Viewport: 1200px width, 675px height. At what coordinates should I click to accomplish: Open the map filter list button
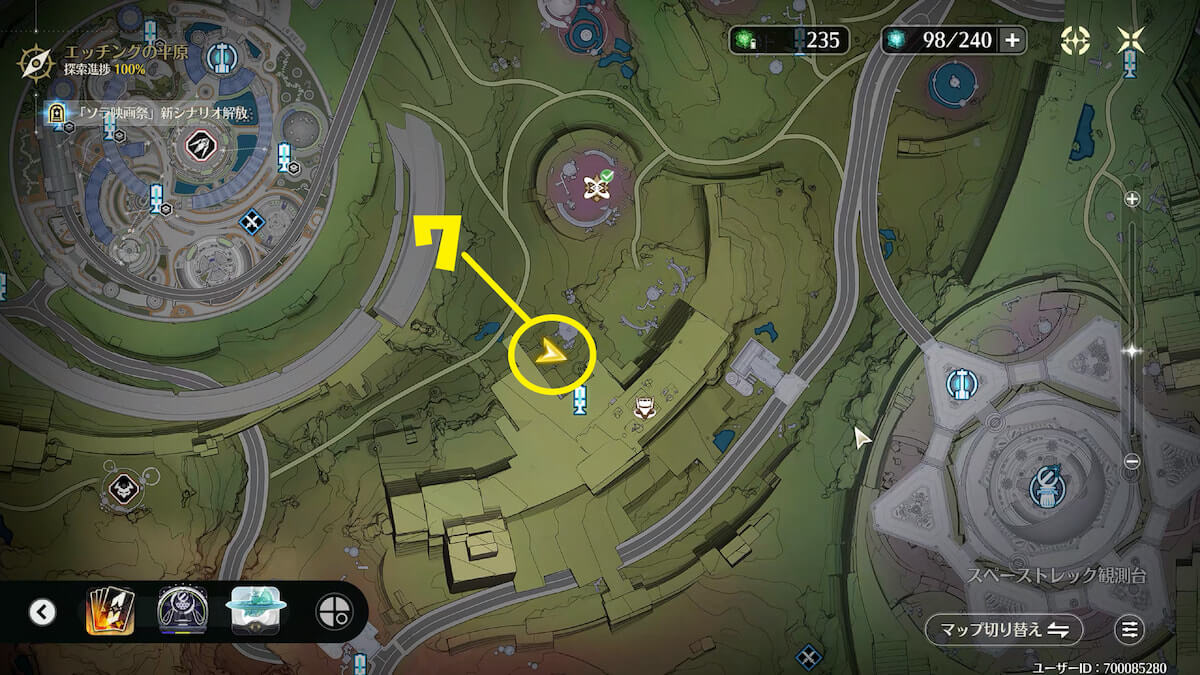click(1129, 629)
